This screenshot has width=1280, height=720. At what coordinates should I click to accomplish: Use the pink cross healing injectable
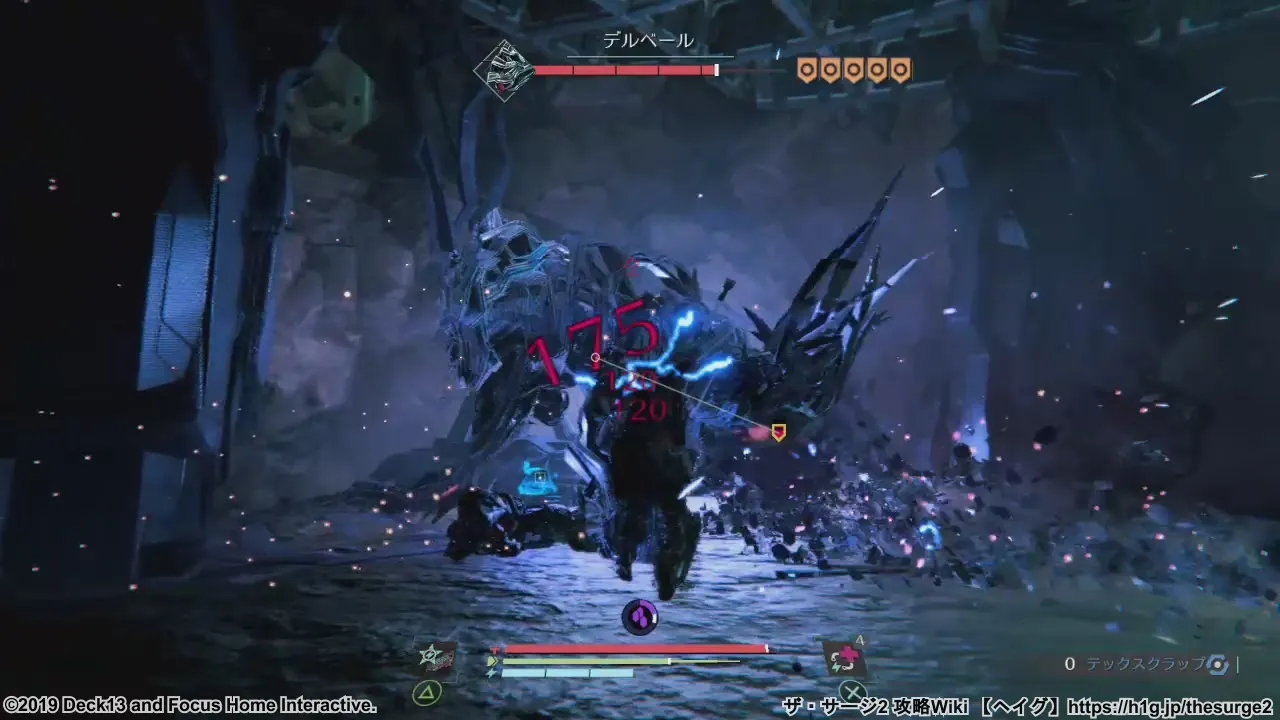point(846,658)
